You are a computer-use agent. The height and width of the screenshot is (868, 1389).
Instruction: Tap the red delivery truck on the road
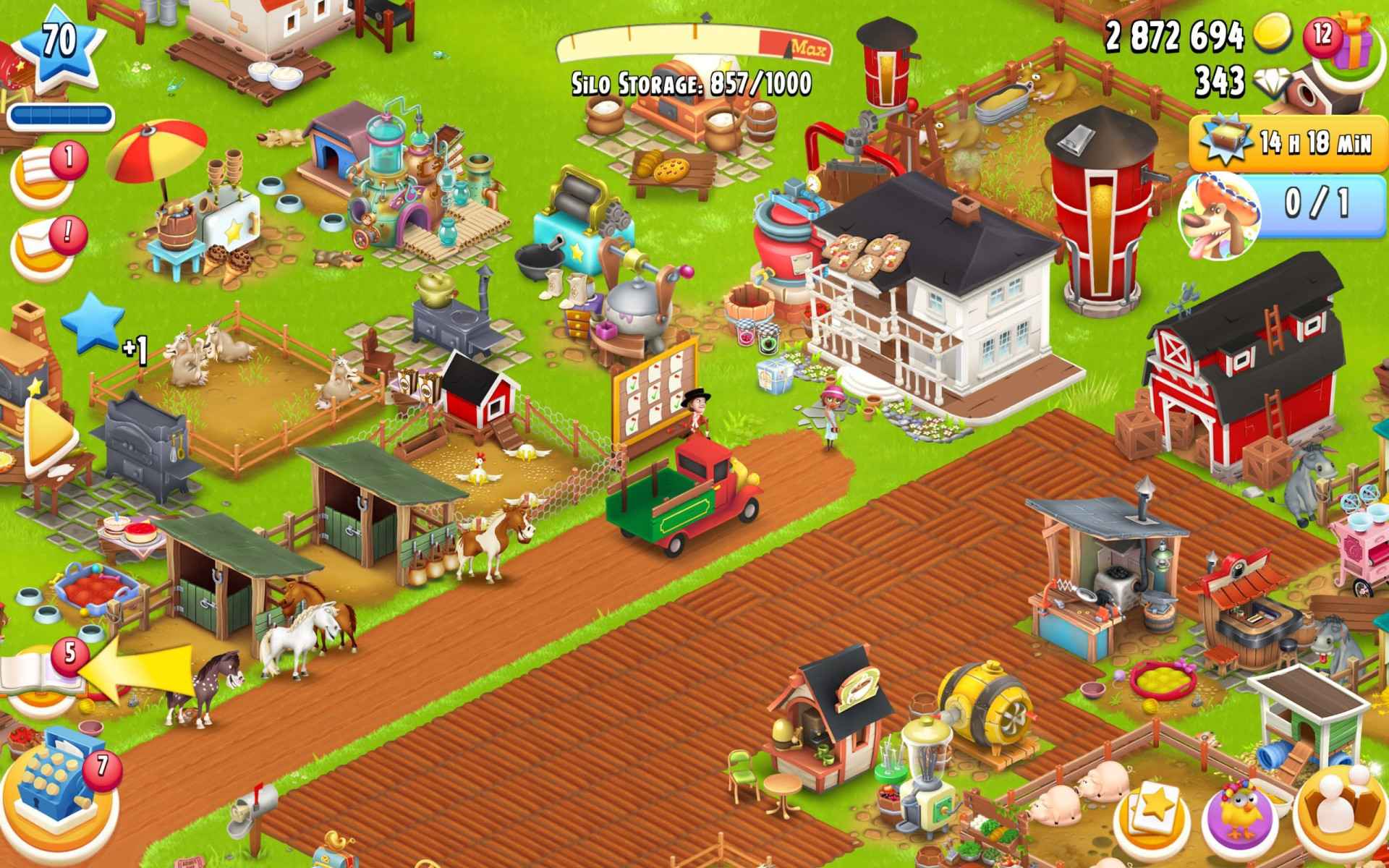click(687, 499)
